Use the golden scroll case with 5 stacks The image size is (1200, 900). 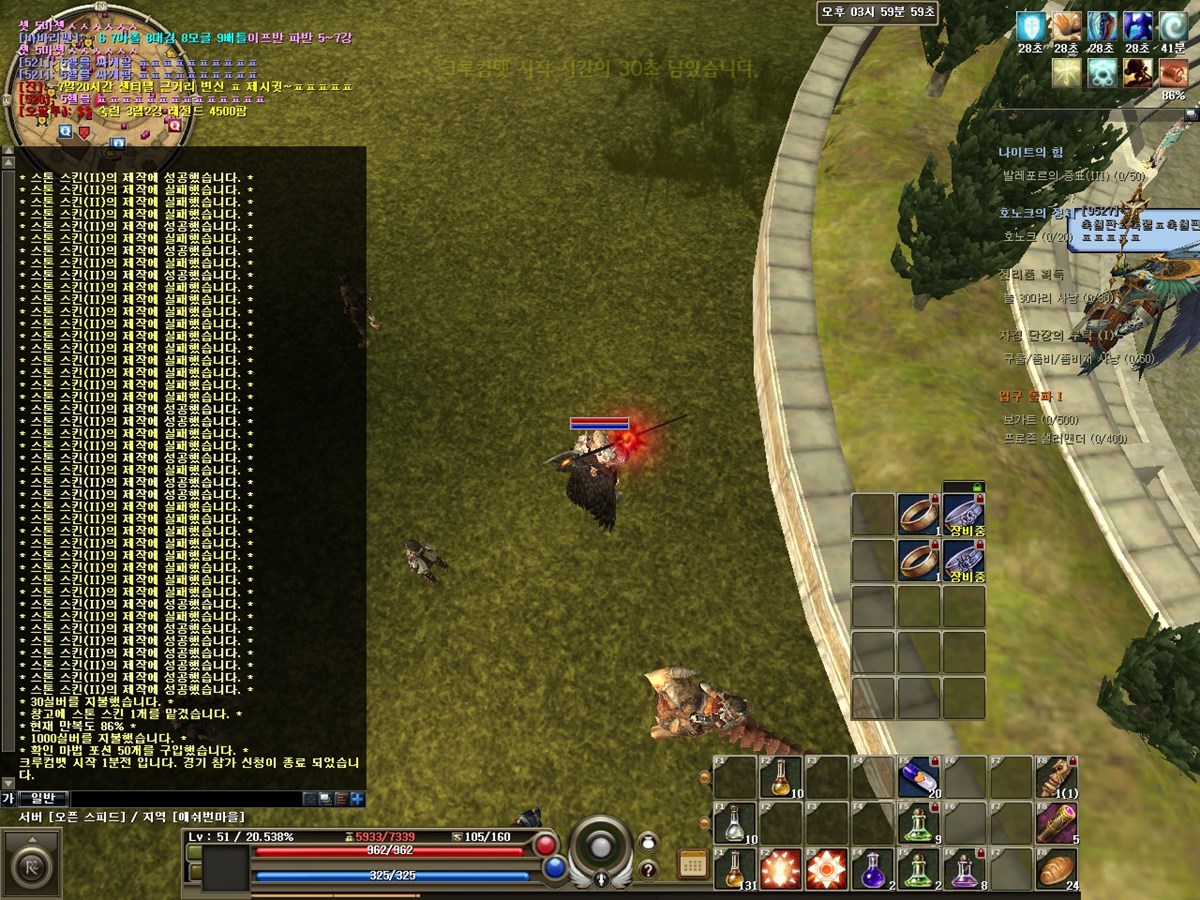pyautogui.click(x=1056, y=822)
